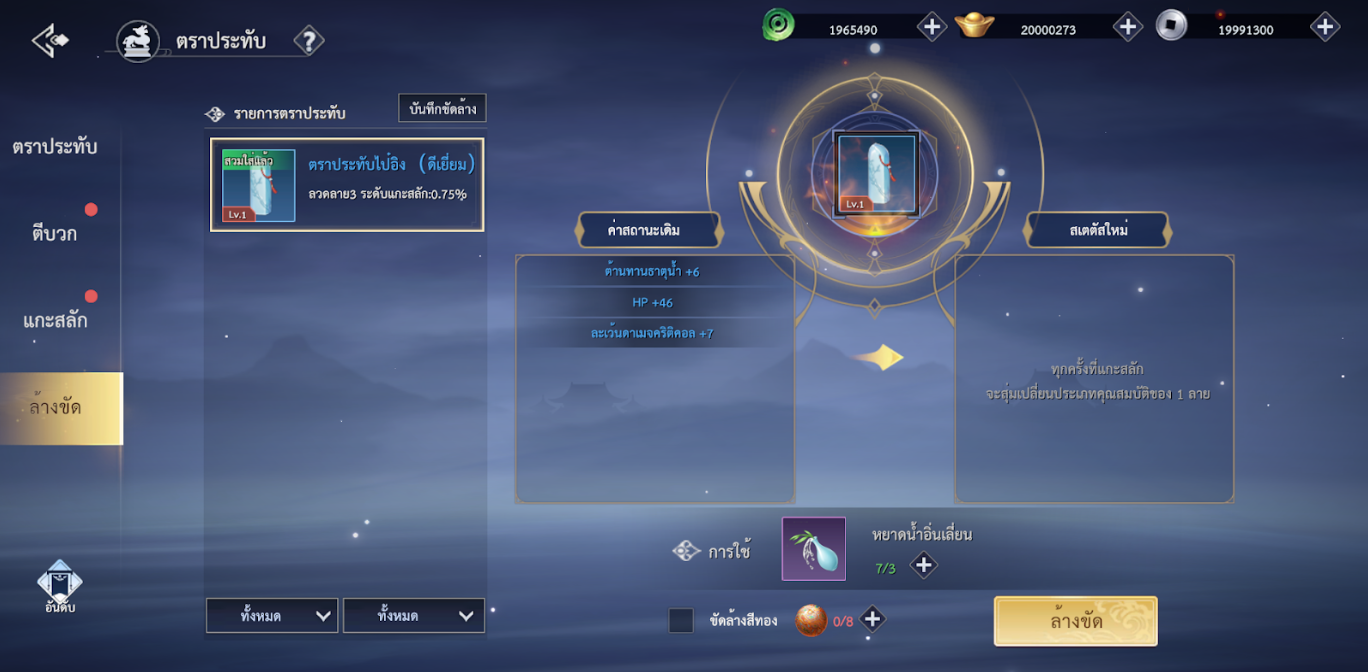
Task: Open the second ทั้งหมด filter dropdown
Action: click(413, 616)
